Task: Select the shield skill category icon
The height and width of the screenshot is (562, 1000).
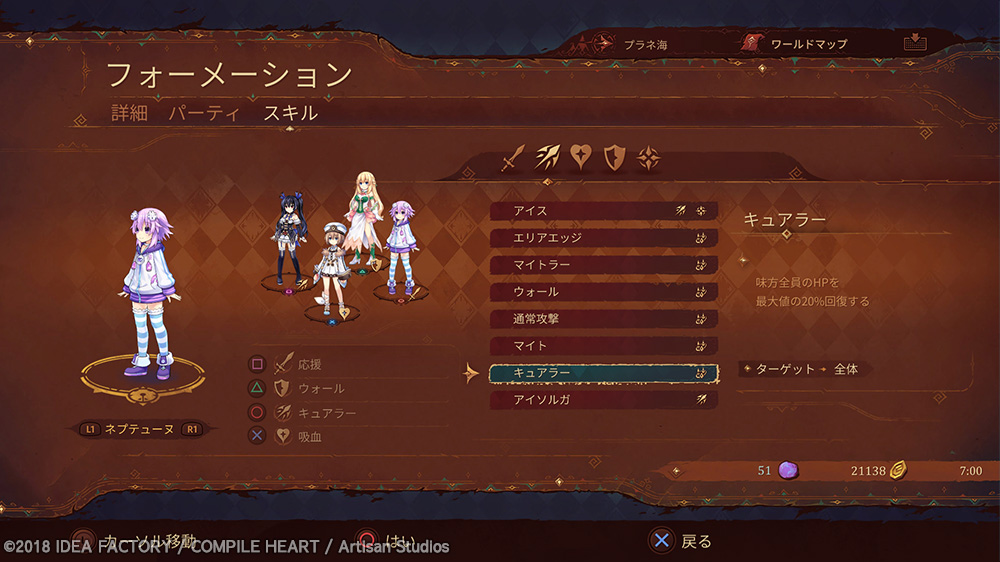Action: [x=615, y=158]
